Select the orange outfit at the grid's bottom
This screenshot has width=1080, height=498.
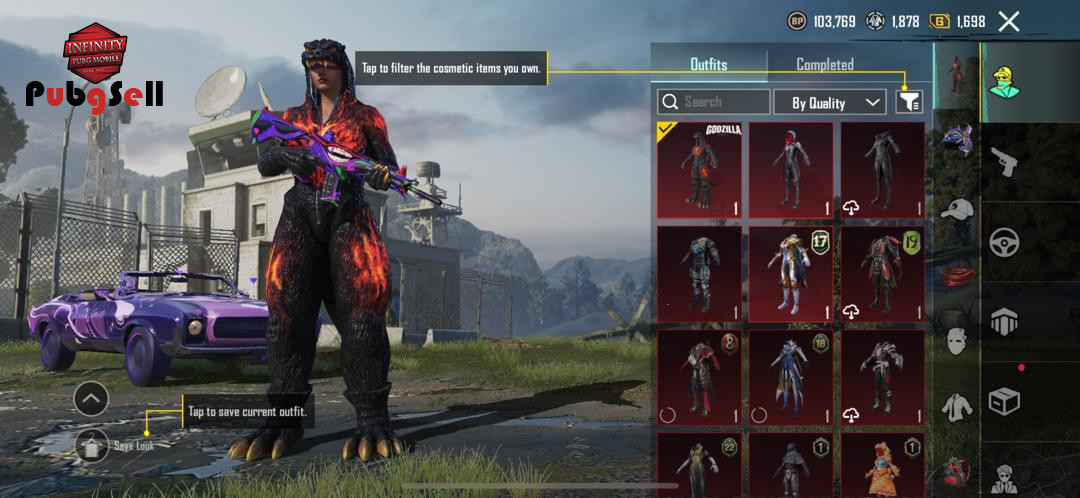coord(882,465)
